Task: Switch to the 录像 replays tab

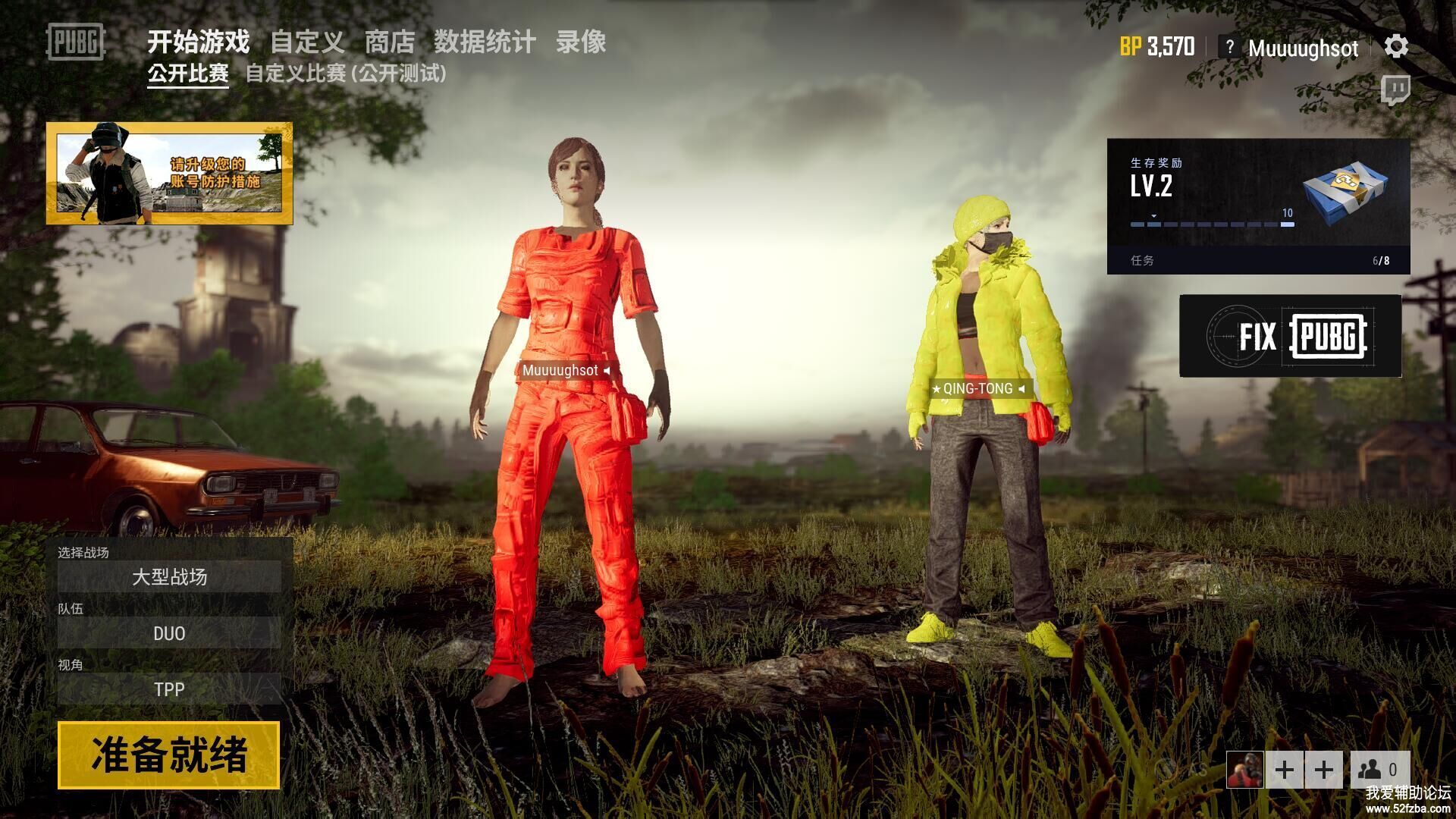Action: tap(580, 42)
